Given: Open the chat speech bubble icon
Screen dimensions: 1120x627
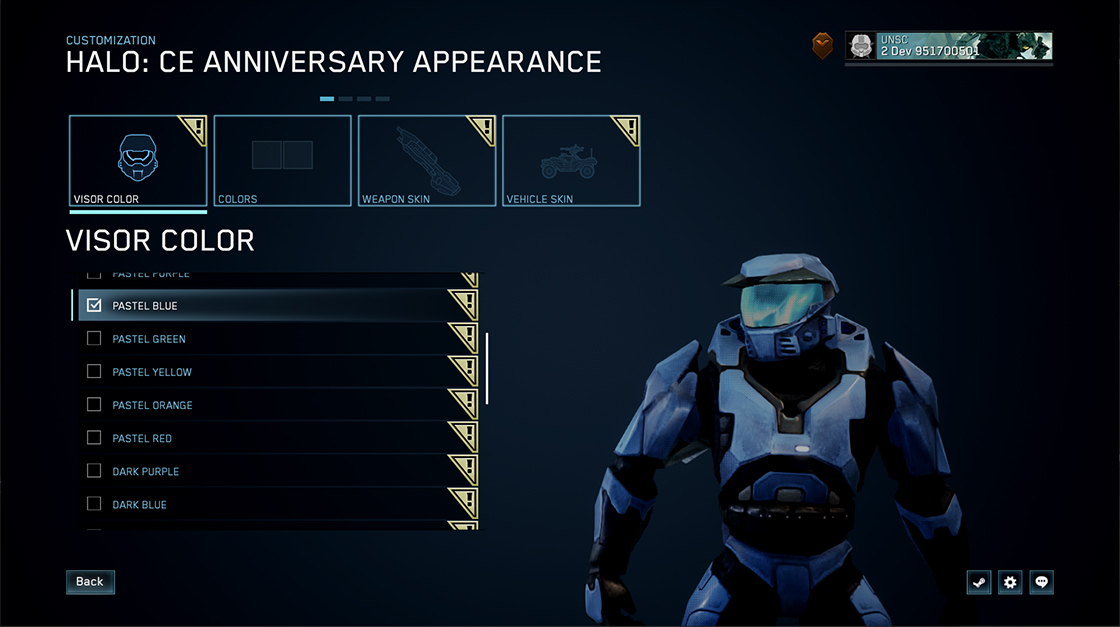Looking at the screenshot, I should click(1042, 582).
